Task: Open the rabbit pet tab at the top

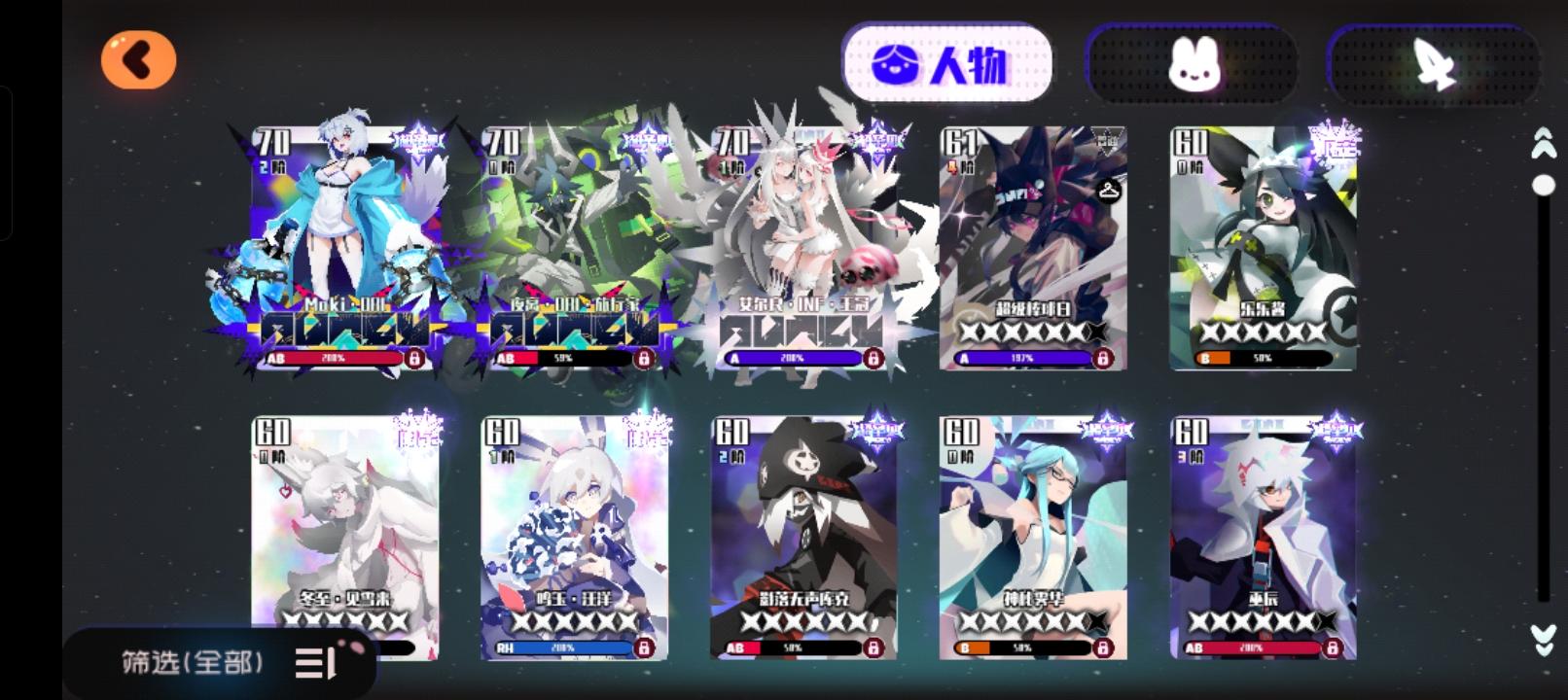Action: [x=1193, y=61]
